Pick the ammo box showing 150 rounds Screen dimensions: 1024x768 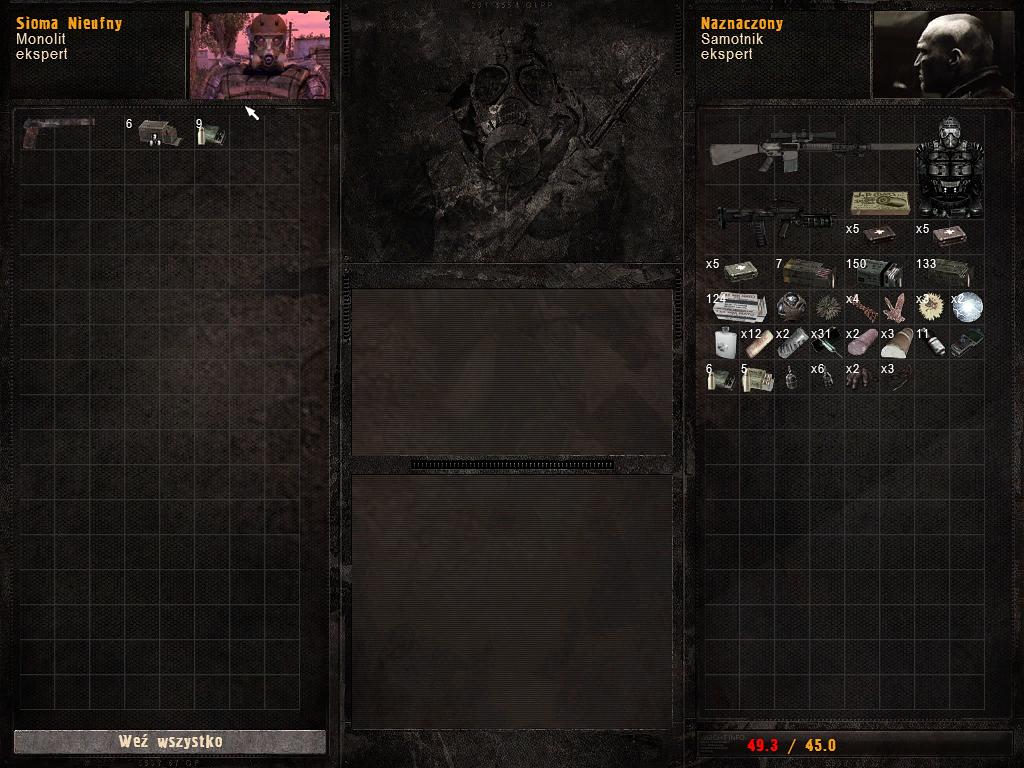coord(879,273)
